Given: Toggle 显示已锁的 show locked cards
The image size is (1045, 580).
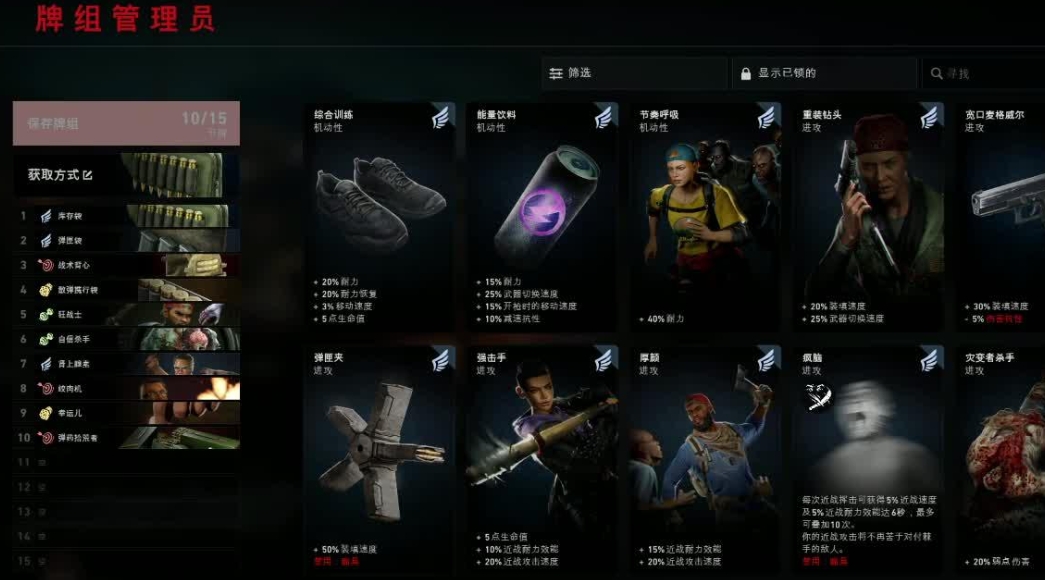Looking at the screenshot, I should point(825,73).
